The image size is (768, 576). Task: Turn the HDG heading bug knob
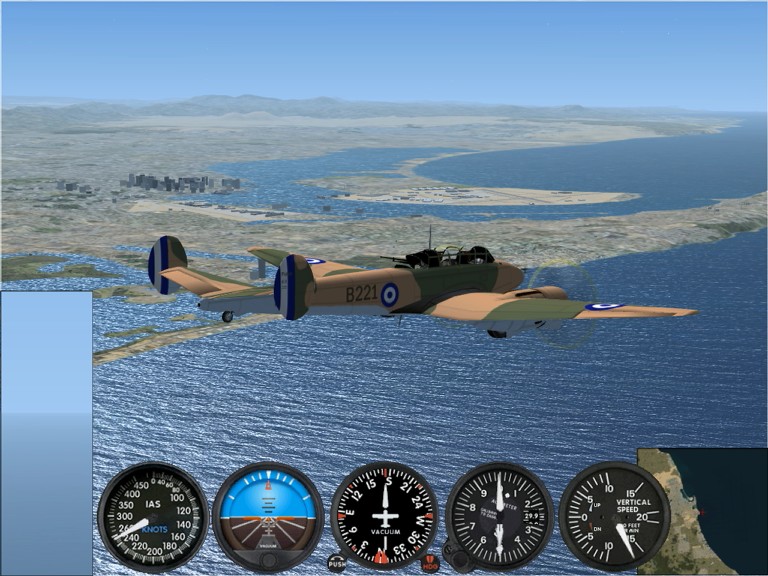click(431, 562)
